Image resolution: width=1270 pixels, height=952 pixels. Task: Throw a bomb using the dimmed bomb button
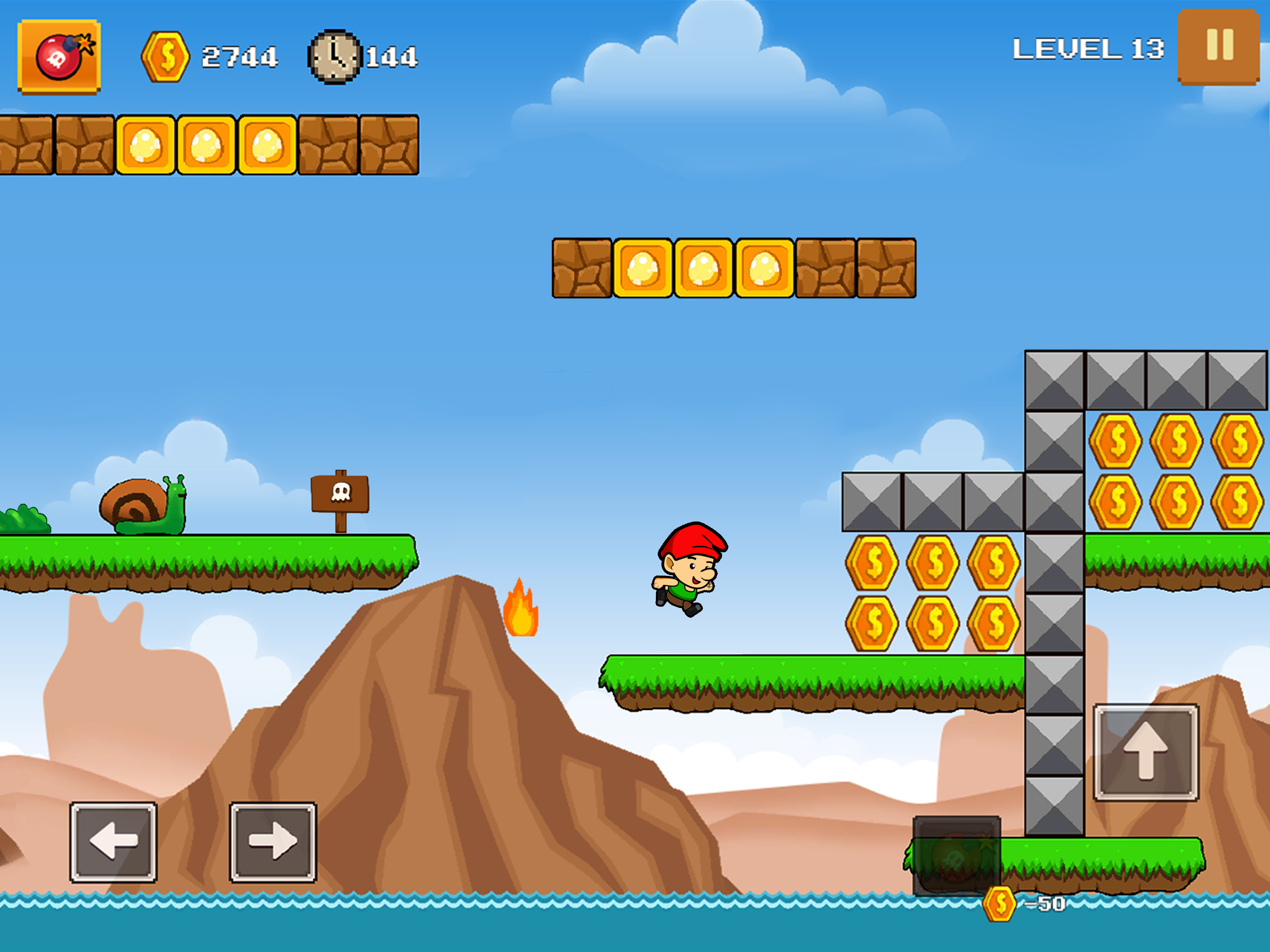(957, 854)
